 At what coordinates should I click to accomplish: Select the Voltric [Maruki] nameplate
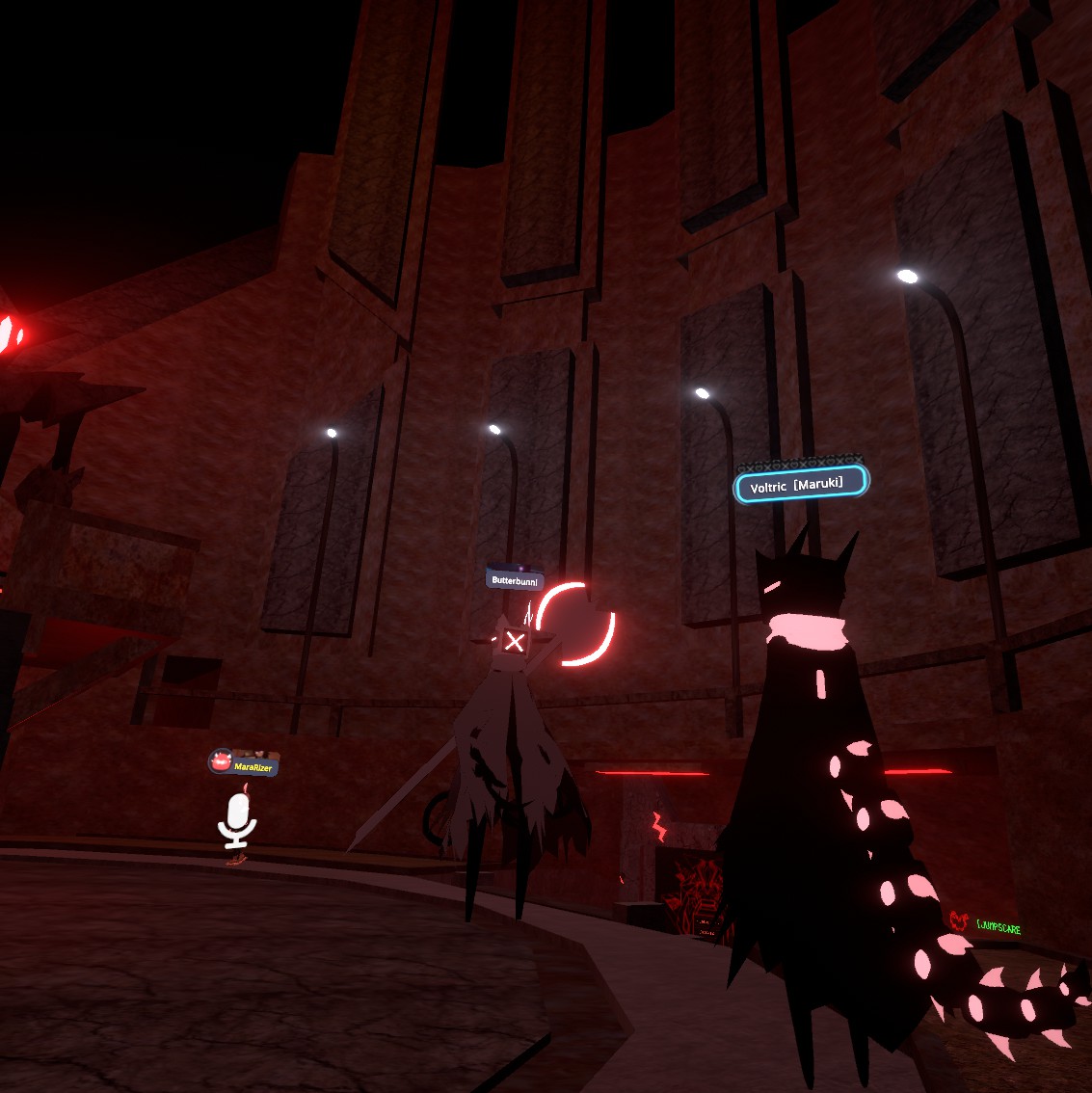click(800, 485)
